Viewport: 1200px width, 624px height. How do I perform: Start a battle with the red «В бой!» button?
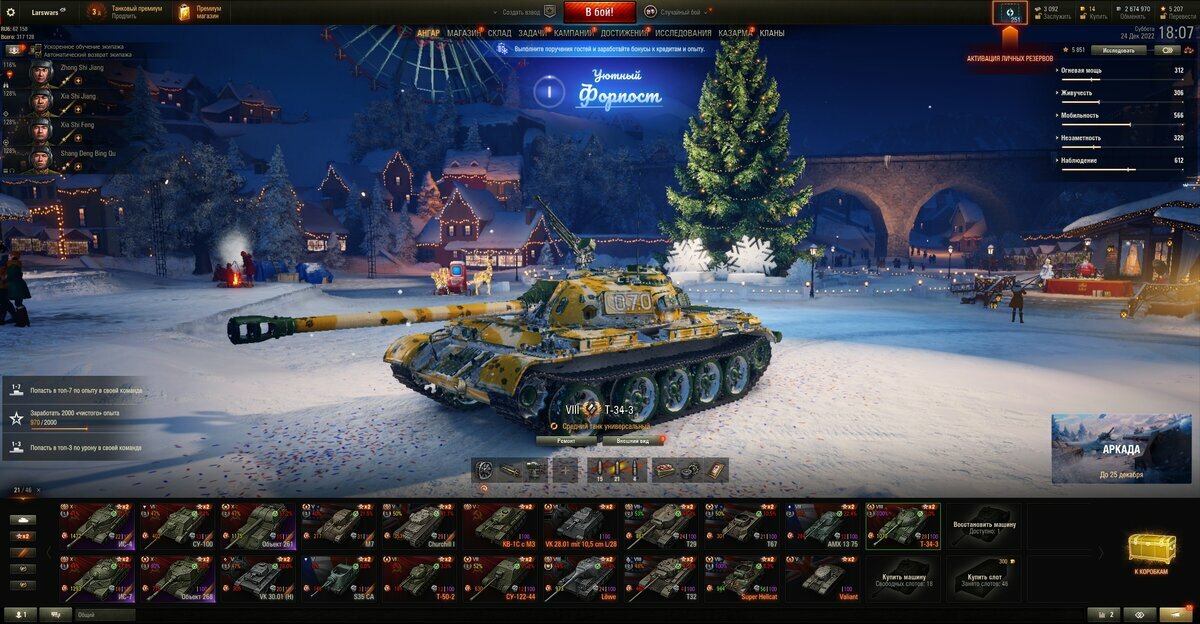coord(599,12)
